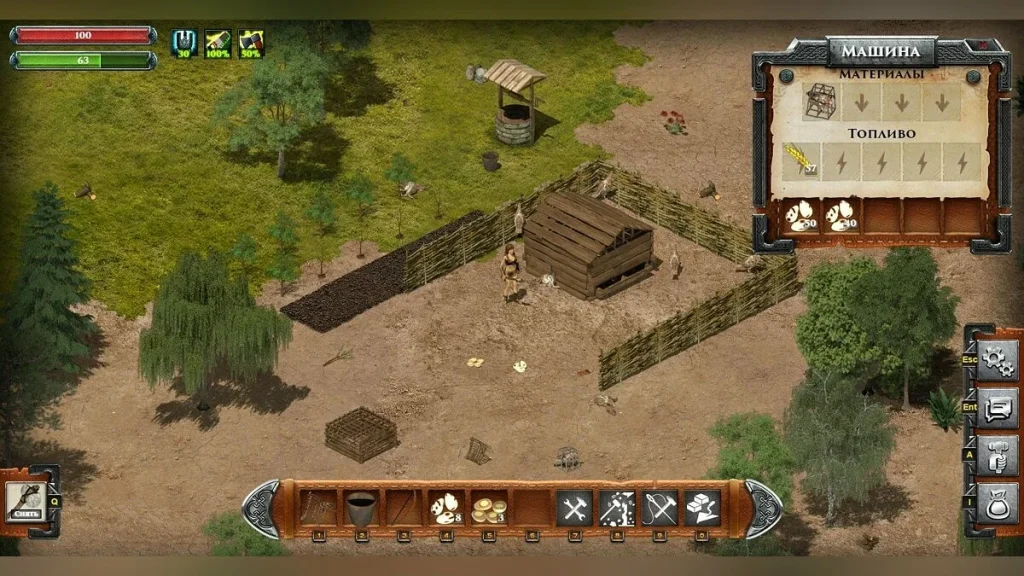
Task: Open the trowel and bricks building category
Action: pos(703,508)
